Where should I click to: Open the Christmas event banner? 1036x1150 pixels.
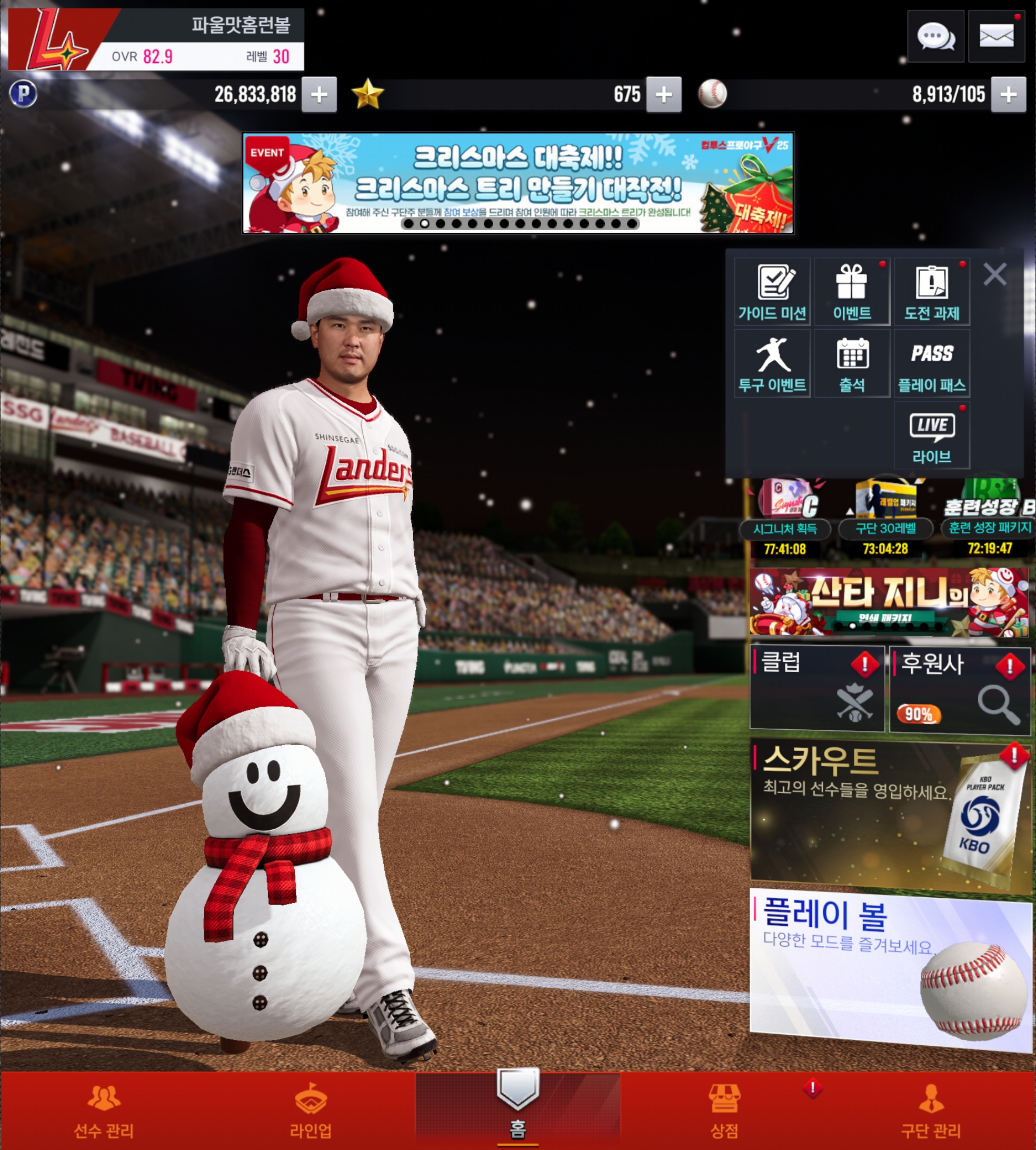click(x=517, y=183)
